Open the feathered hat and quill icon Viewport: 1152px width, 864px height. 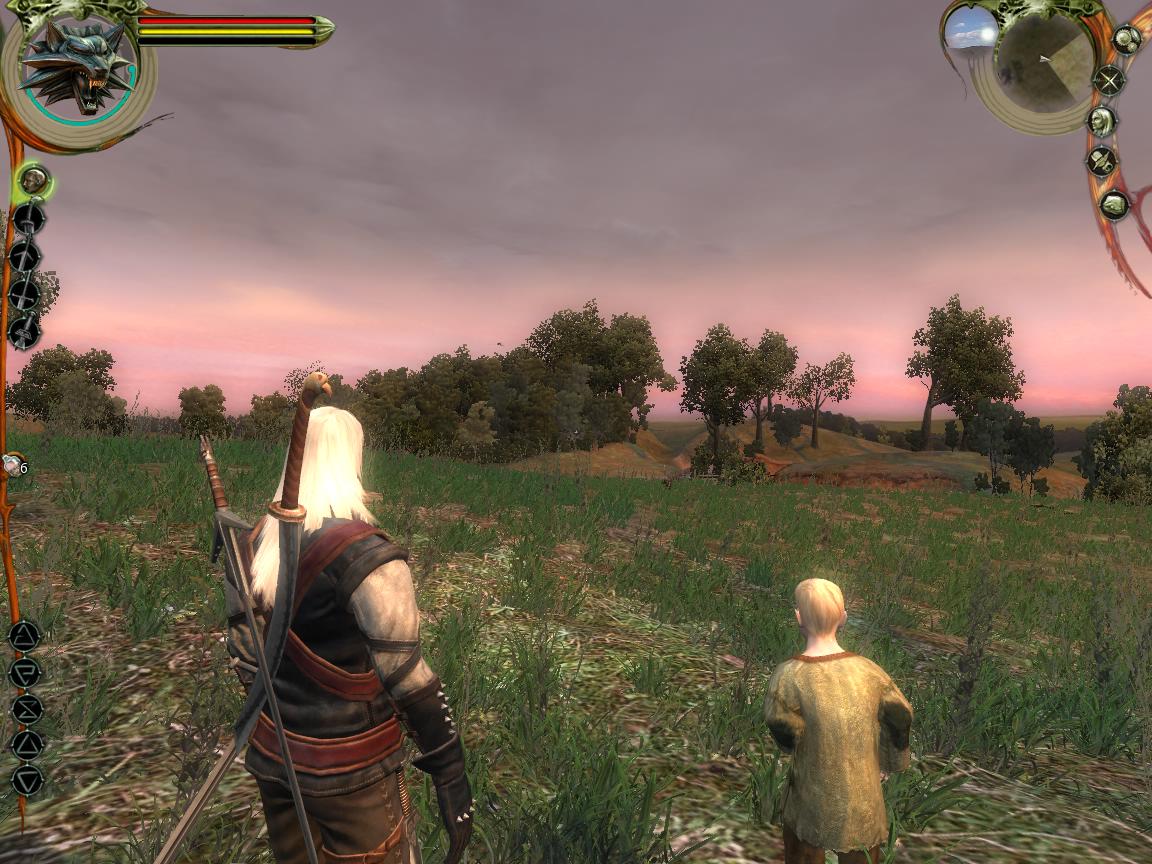tap(1102, 162)
